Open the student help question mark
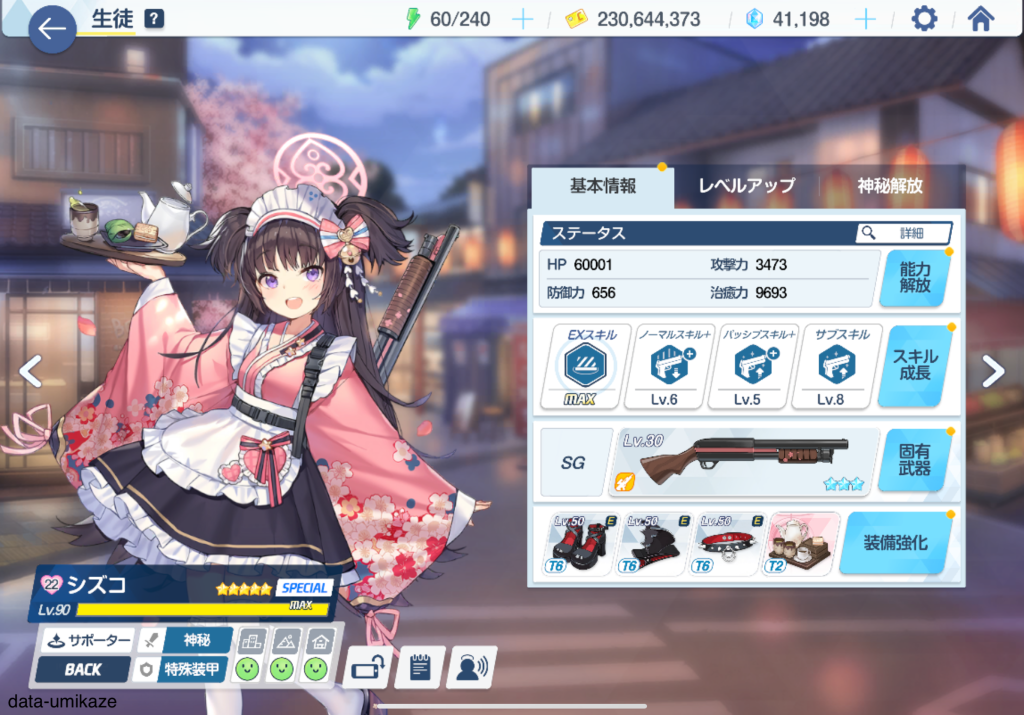1024x715 pixels. (154, 19)
